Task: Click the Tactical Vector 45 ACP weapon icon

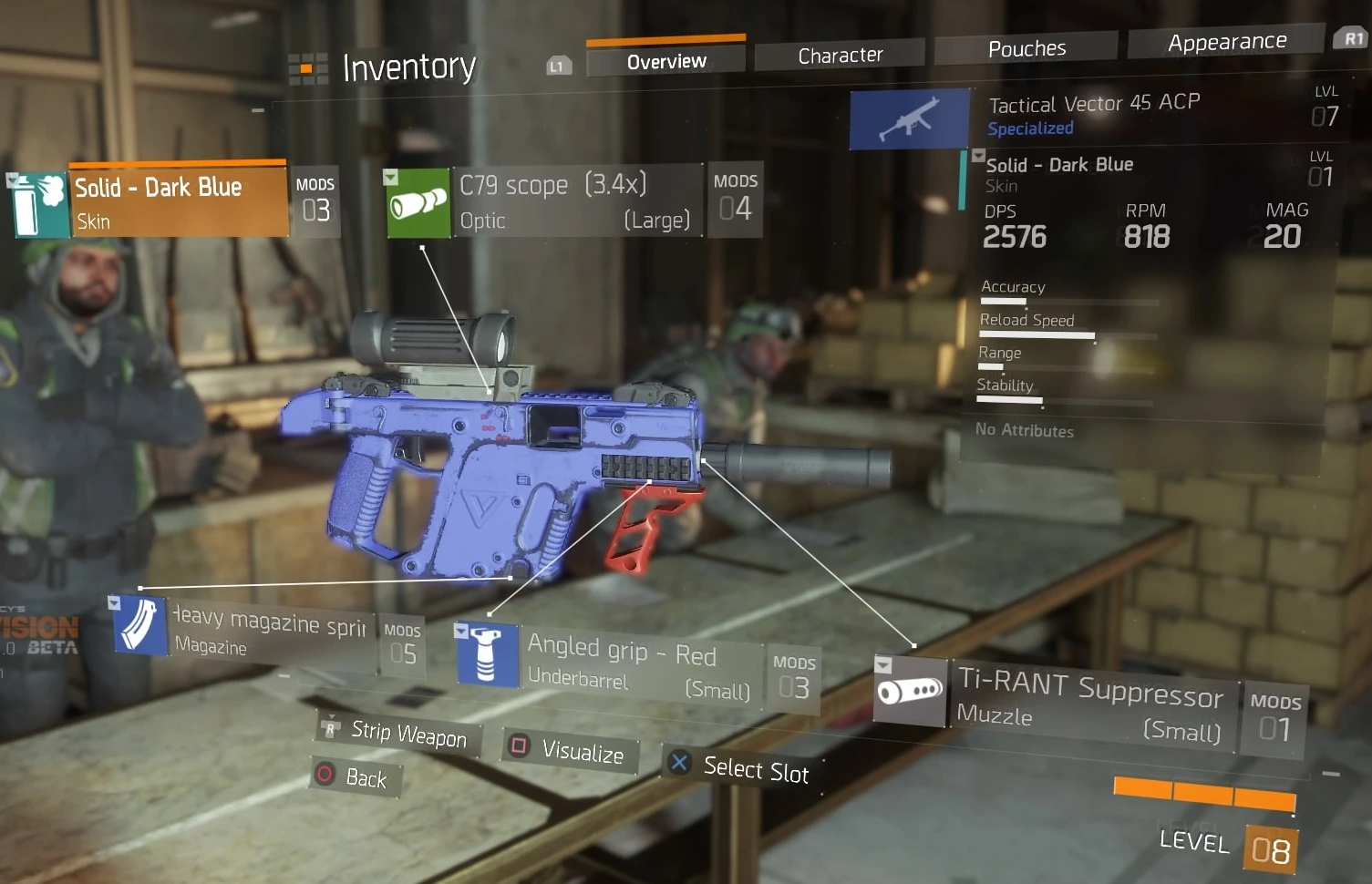Action: point(909,119)
